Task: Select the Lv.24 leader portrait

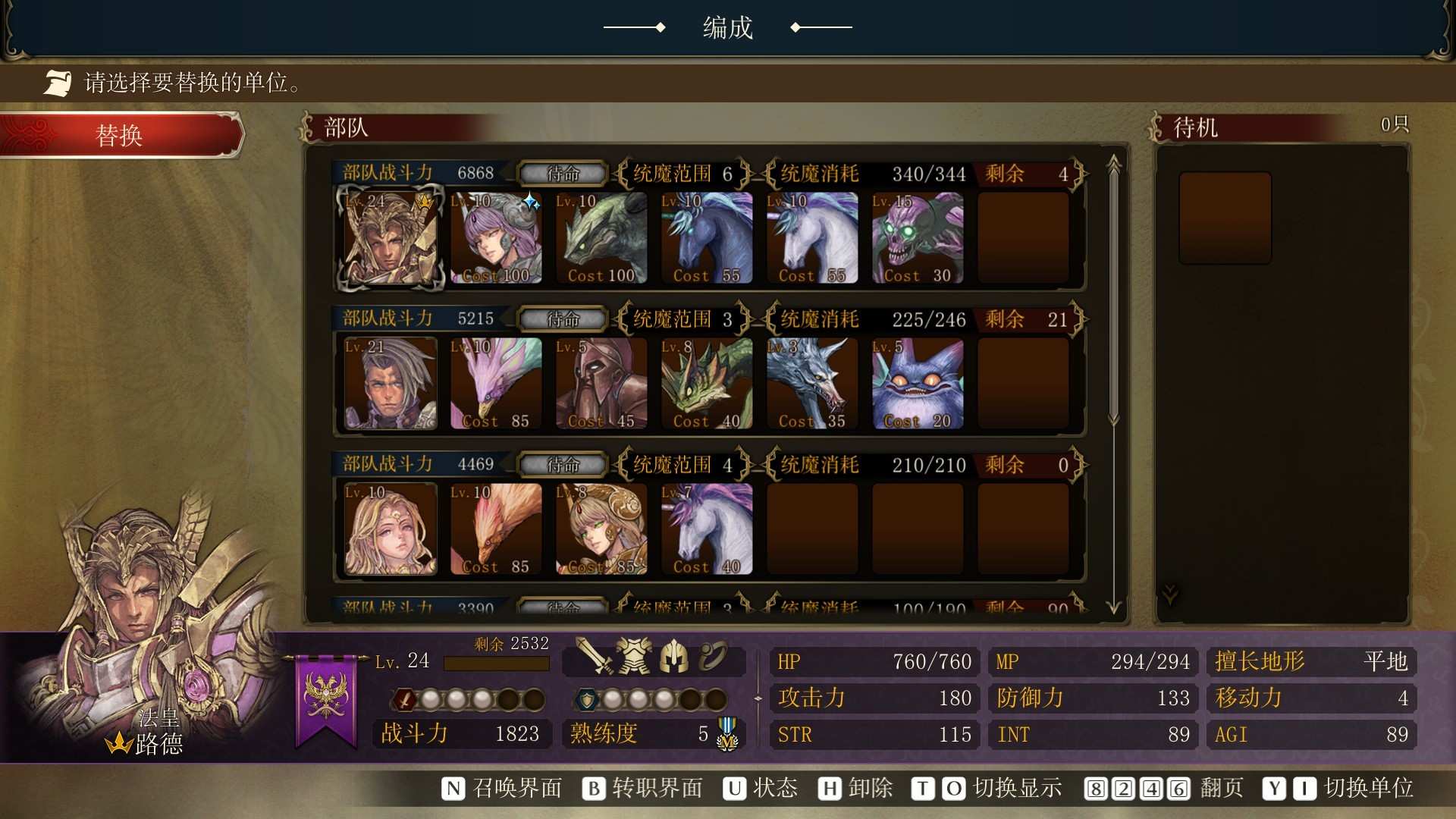Action: pyautogui.click(x=390, y=239)
